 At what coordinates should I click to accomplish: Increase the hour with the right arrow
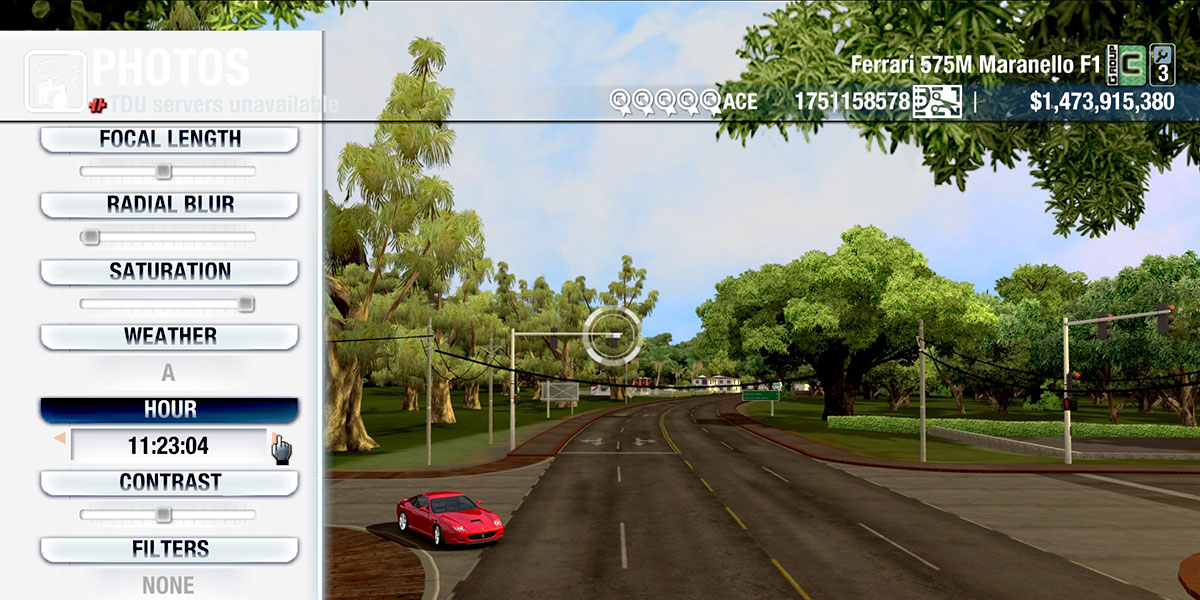tap(273, 438)
